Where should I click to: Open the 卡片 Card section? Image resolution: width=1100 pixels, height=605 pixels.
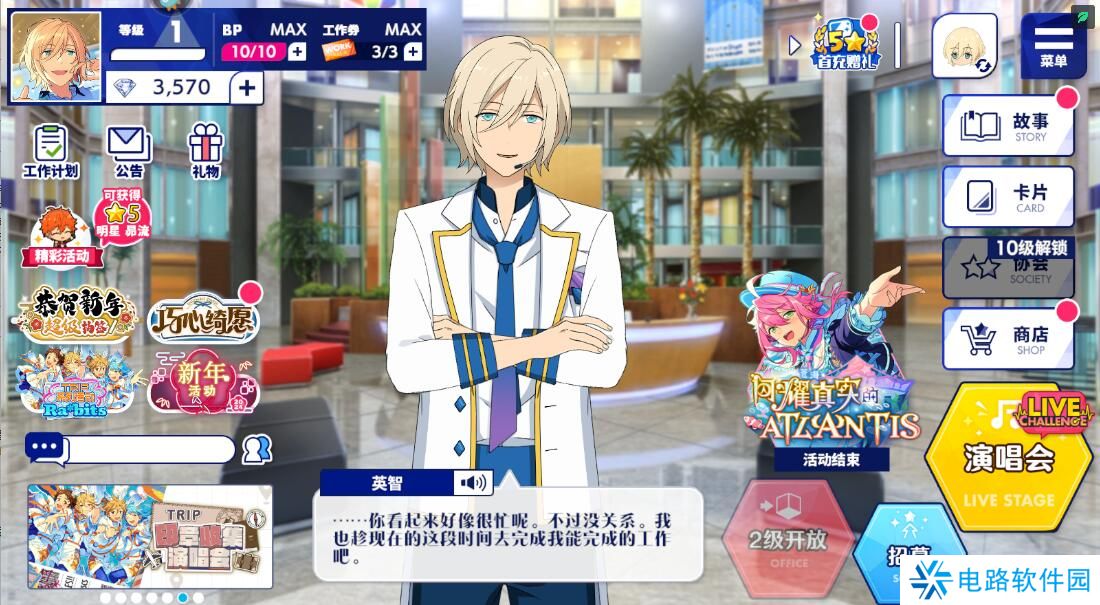(1008, 196)
